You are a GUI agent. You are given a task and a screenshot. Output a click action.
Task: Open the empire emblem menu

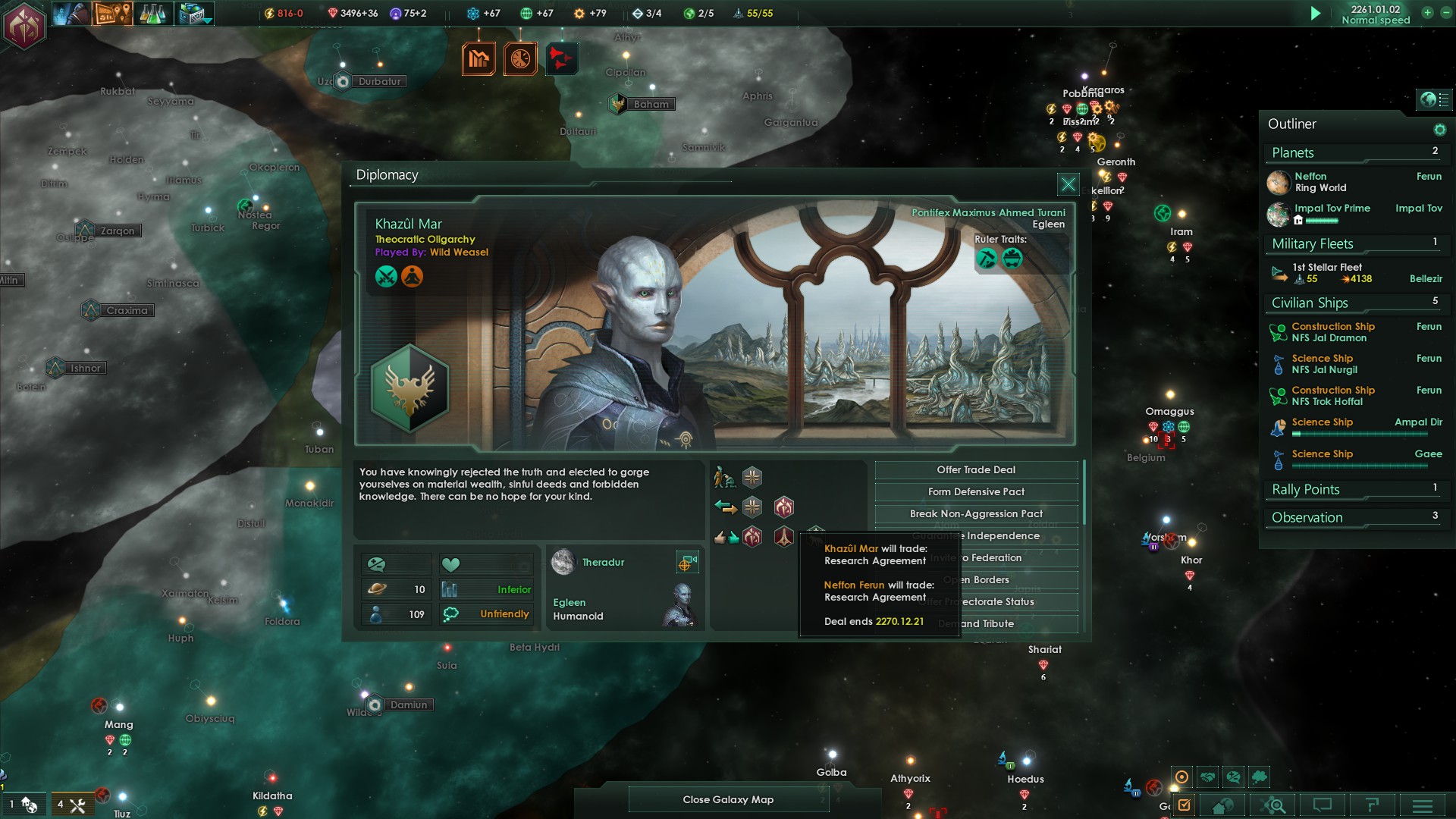(24, 26)
